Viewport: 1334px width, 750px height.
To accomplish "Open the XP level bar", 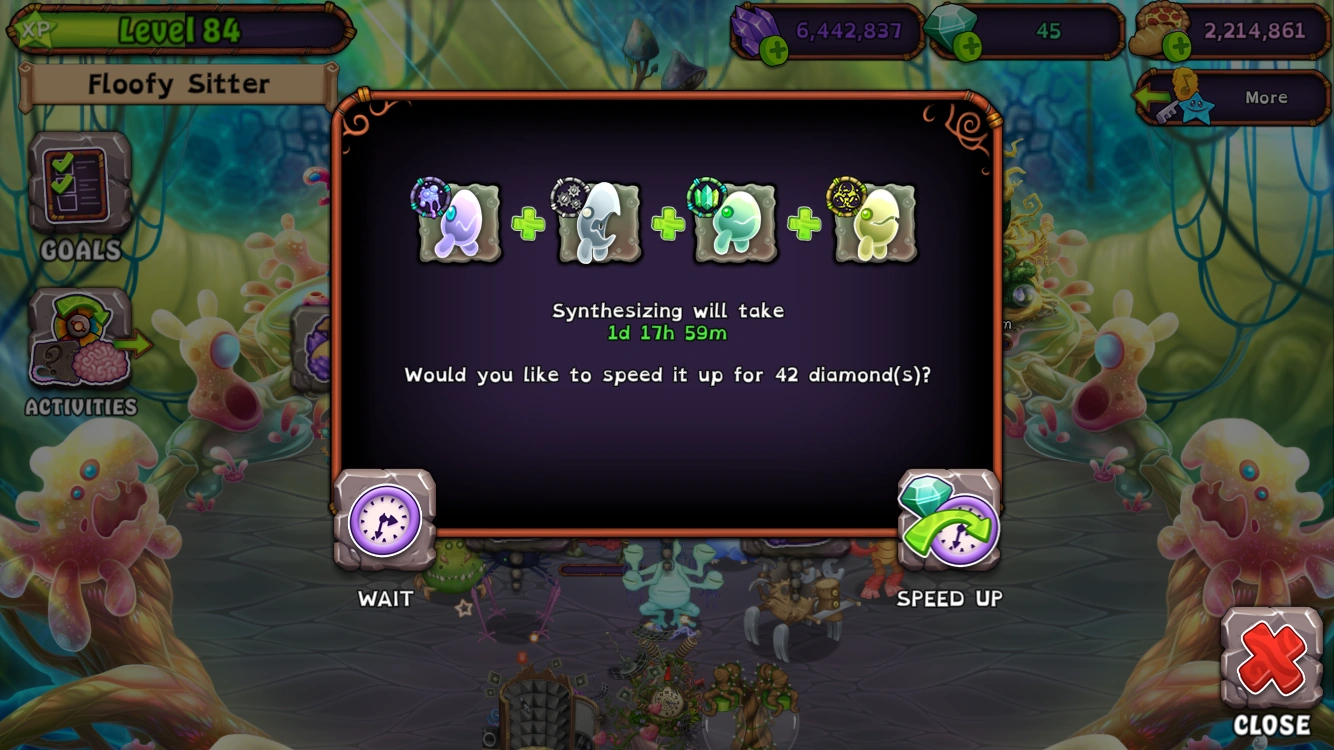I will click(178, 29).
